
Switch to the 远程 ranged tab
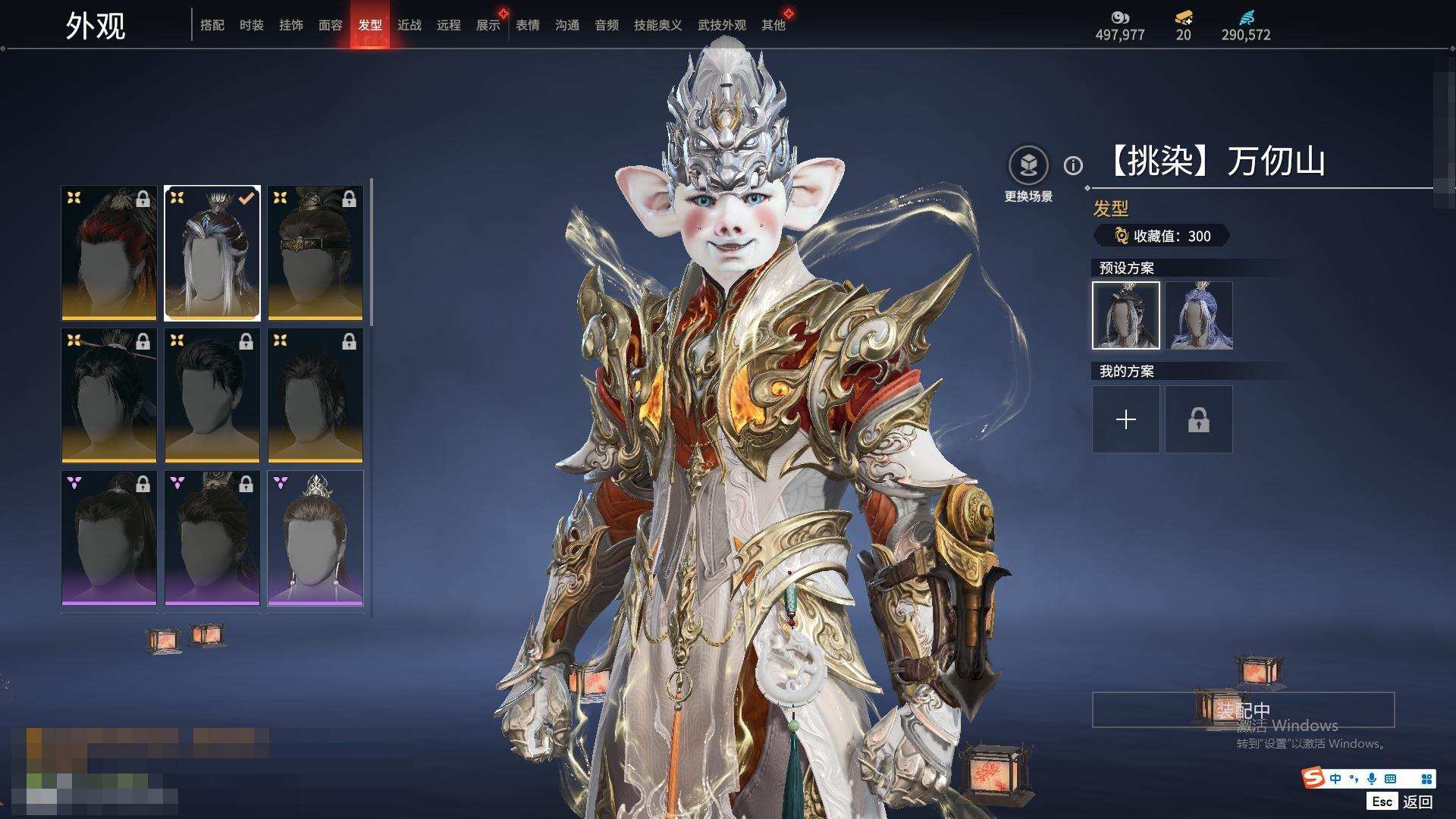(x=449, y=25)
